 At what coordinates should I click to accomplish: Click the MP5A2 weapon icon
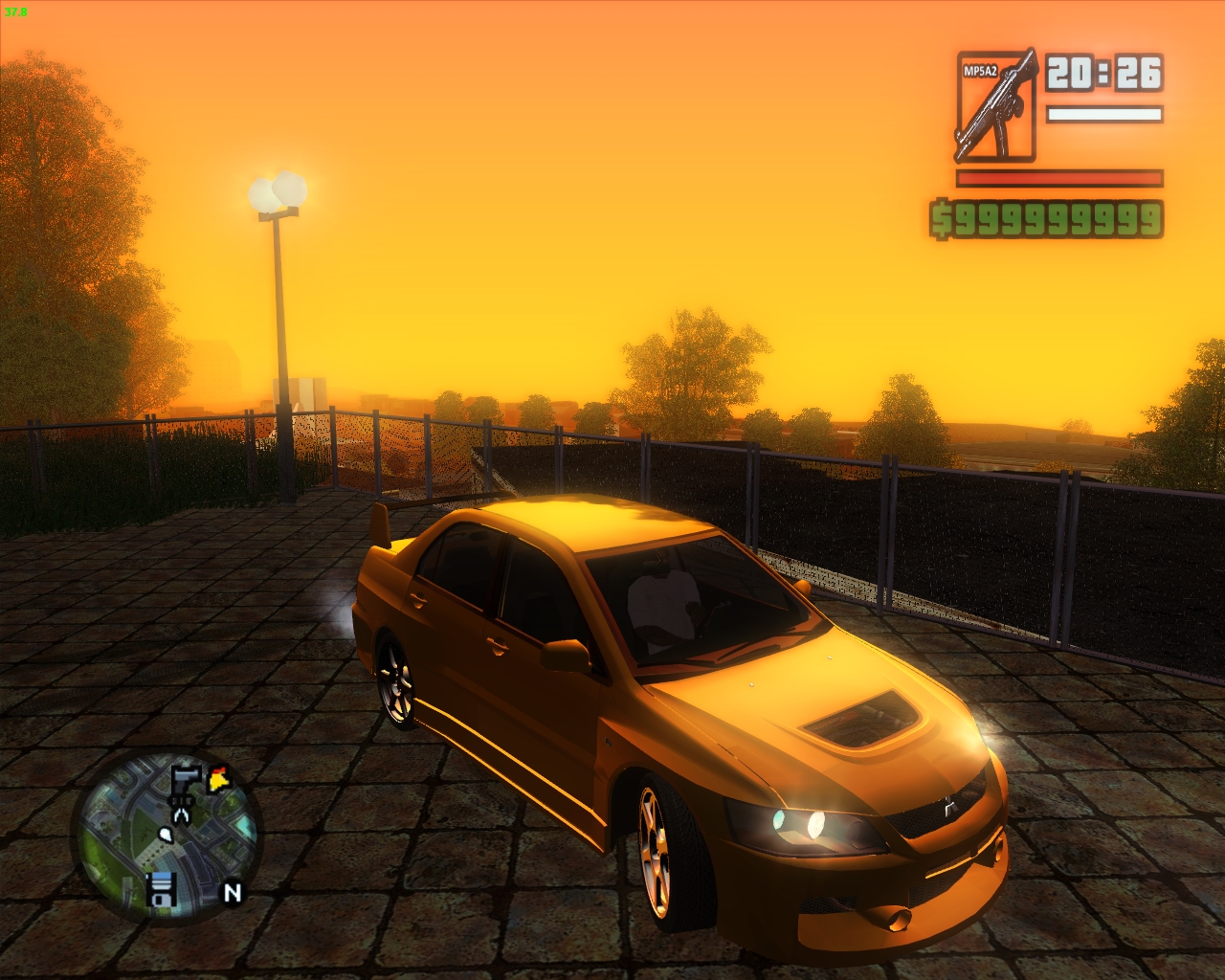[997, 105]
